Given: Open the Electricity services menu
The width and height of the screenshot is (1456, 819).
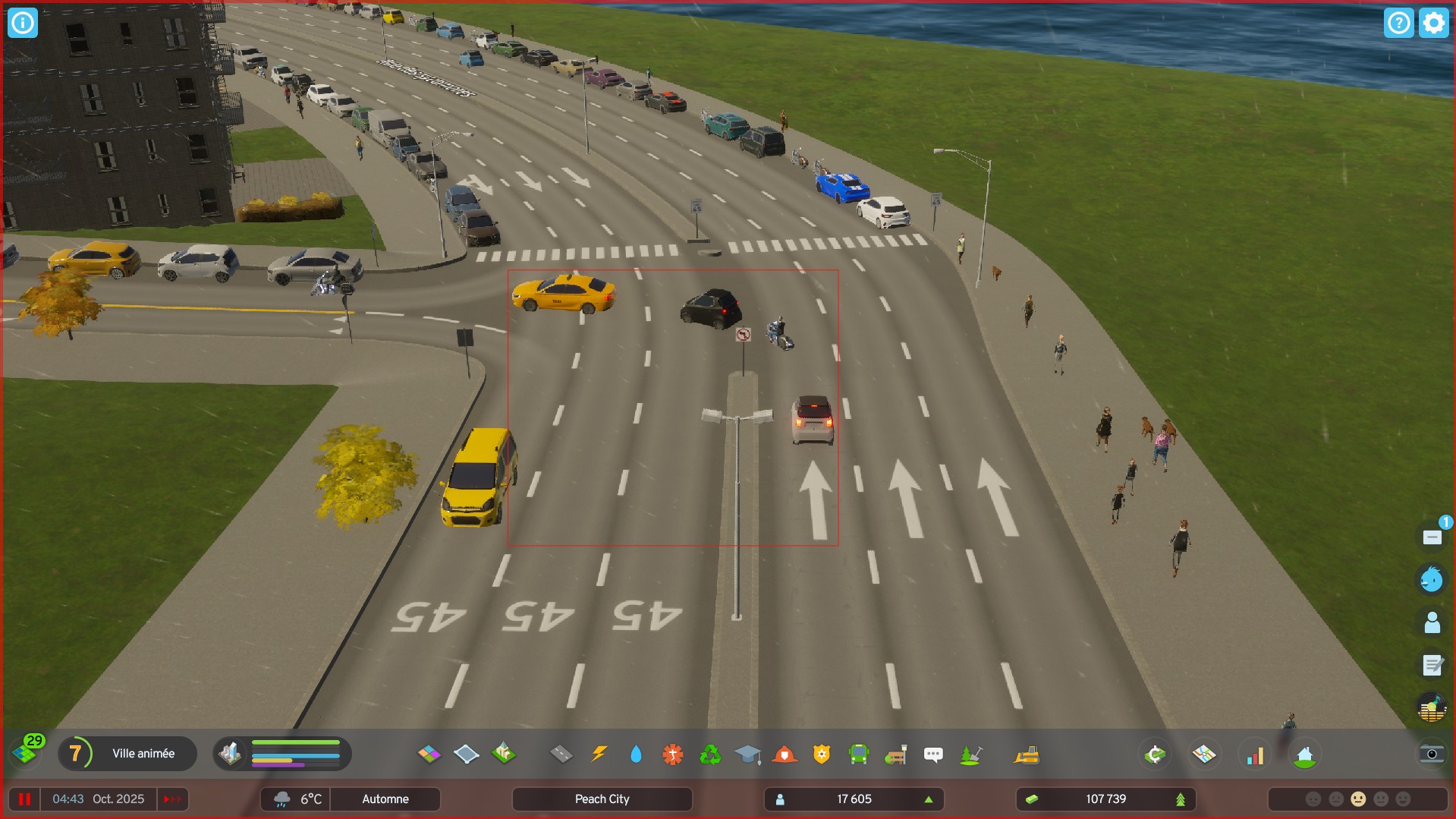Looking at the screenshot, I should point(599,754).
